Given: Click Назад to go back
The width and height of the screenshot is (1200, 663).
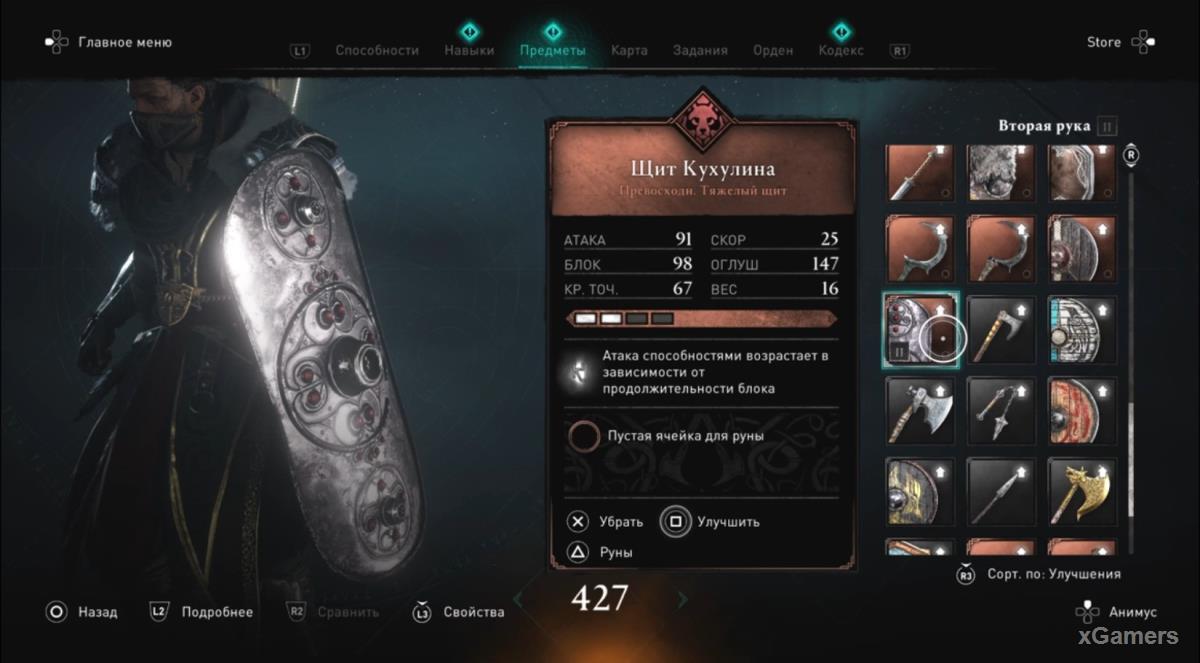Looking at the screenshot, I should [x=84, y=612].
